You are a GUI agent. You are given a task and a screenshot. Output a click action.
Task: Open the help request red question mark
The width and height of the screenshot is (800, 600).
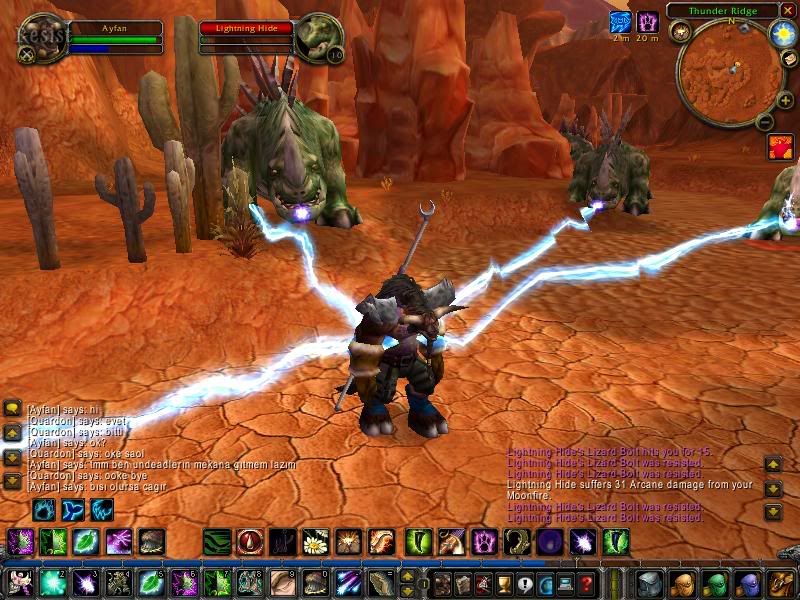click(x=587, y=583)
